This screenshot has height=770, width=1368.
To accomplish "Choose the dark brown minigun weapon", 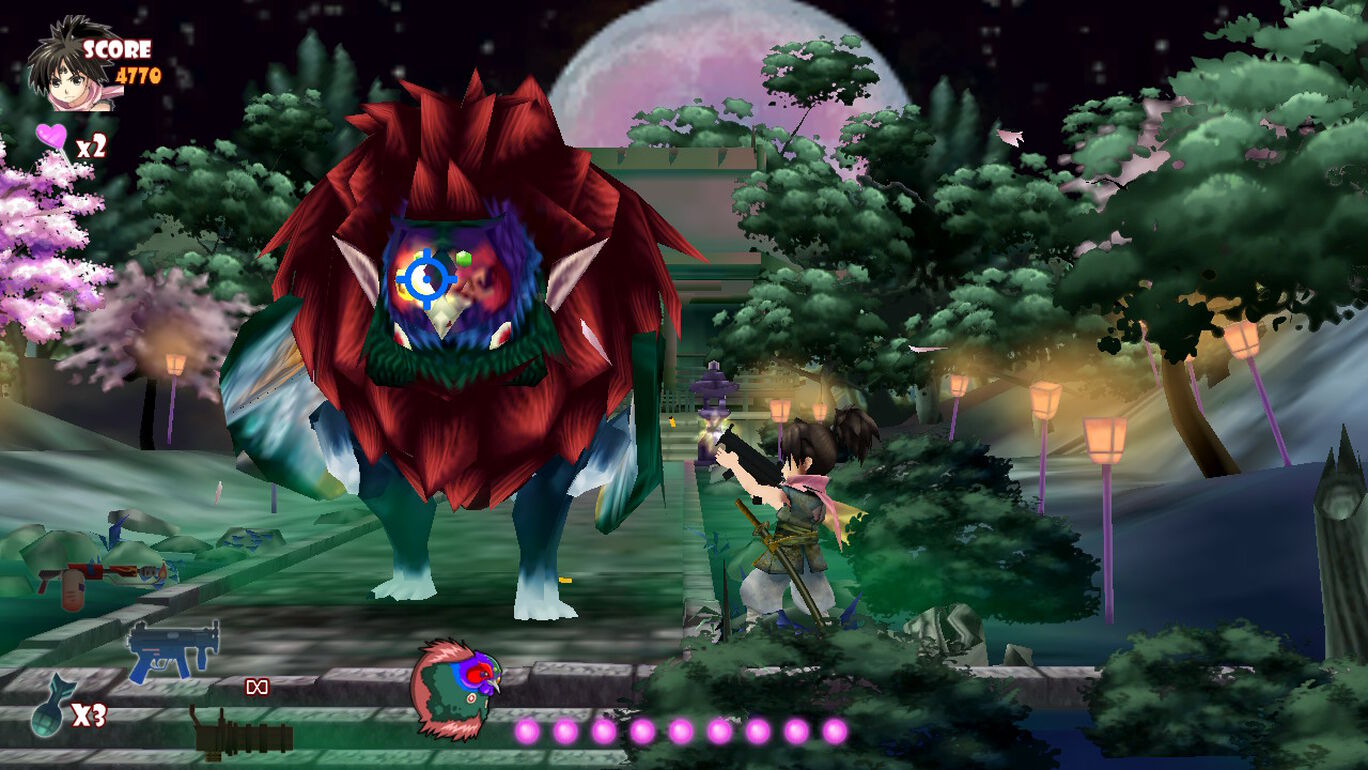I will tap(242, 736).
